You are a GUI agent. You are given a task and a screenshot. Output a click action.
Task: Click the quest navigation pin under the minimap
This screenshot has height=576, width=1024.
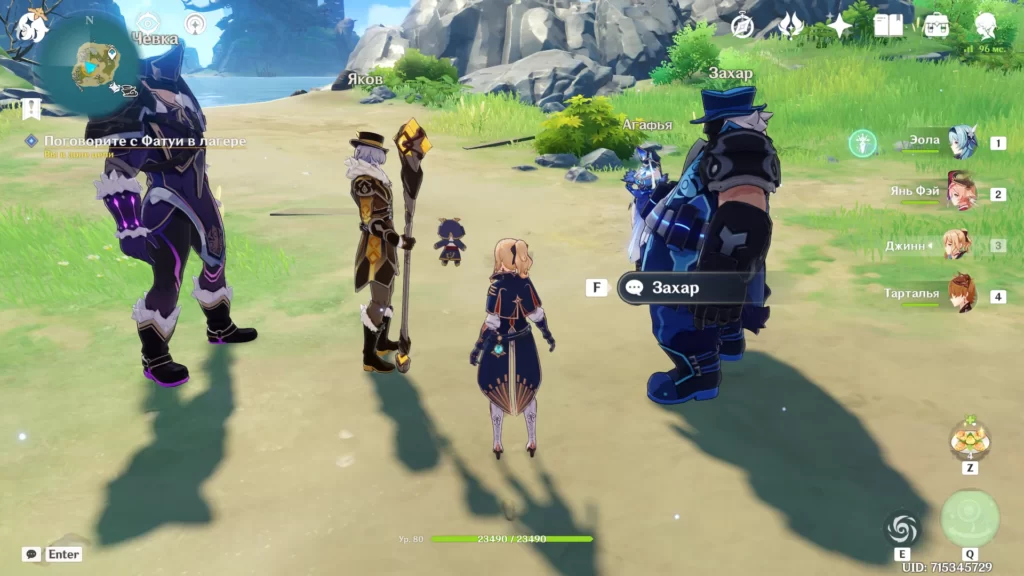click(x=32, y=107)
